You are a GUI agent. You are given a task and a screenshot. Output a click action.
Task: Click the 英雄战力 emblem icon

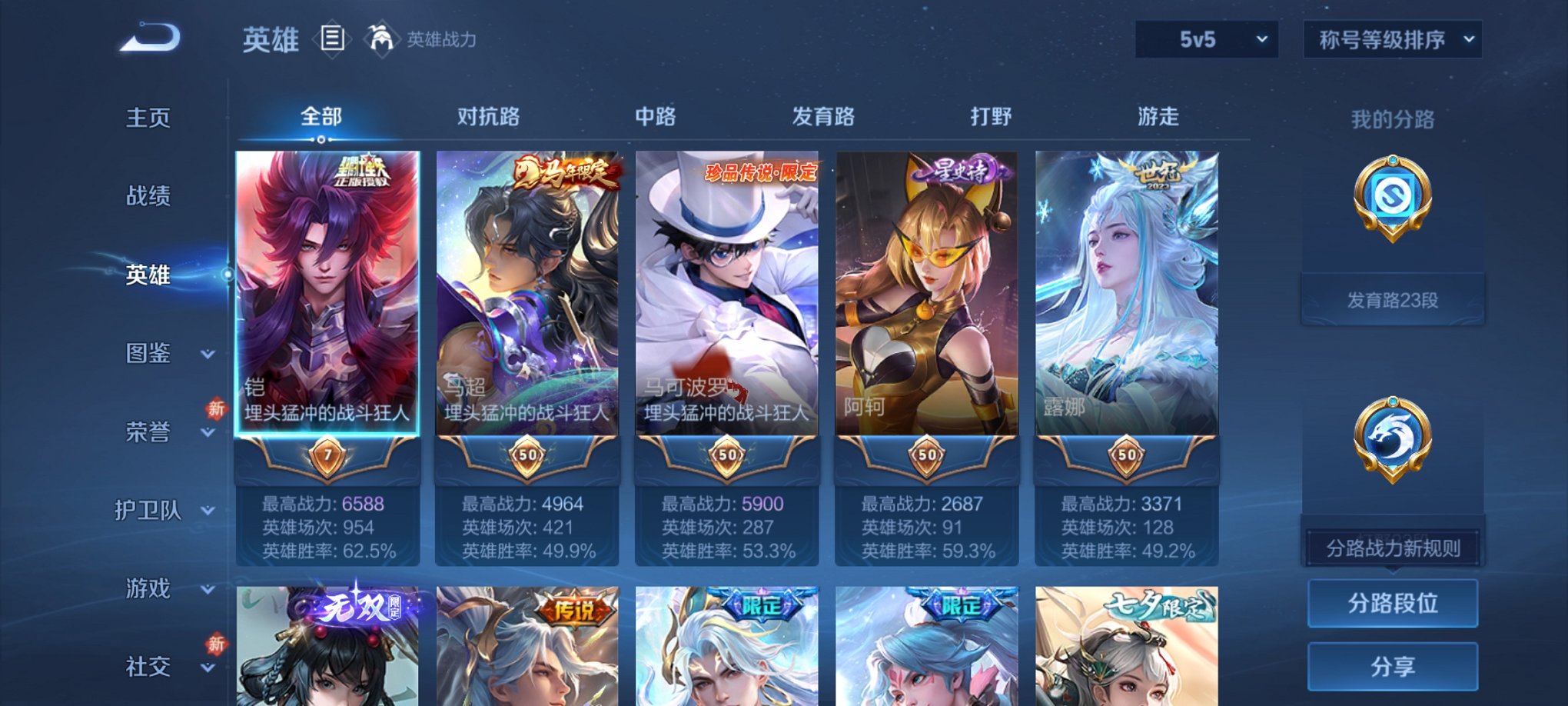[380, 37]
